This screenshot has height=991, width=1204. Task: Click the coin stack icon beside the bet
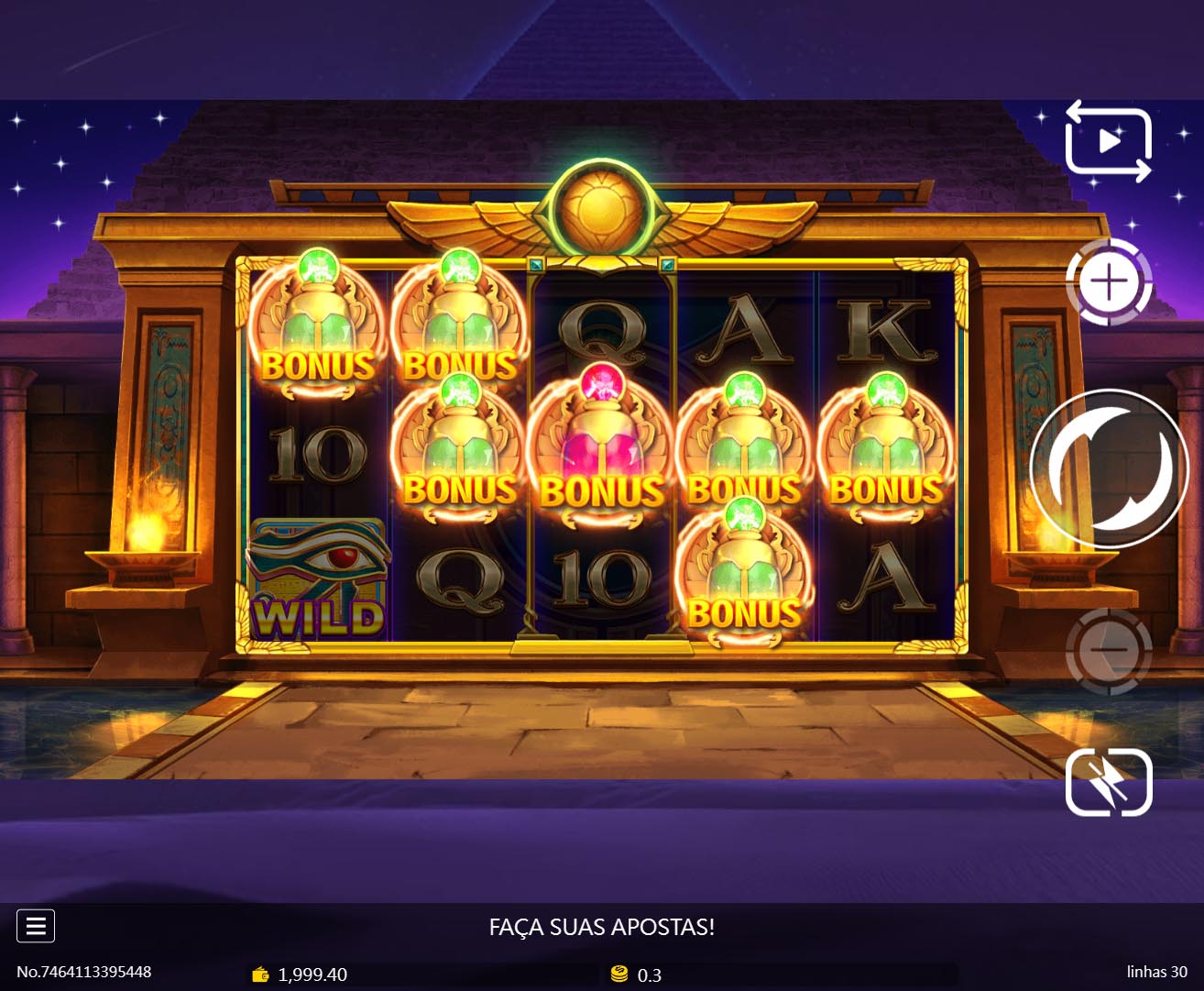click(x=619, y=975)
